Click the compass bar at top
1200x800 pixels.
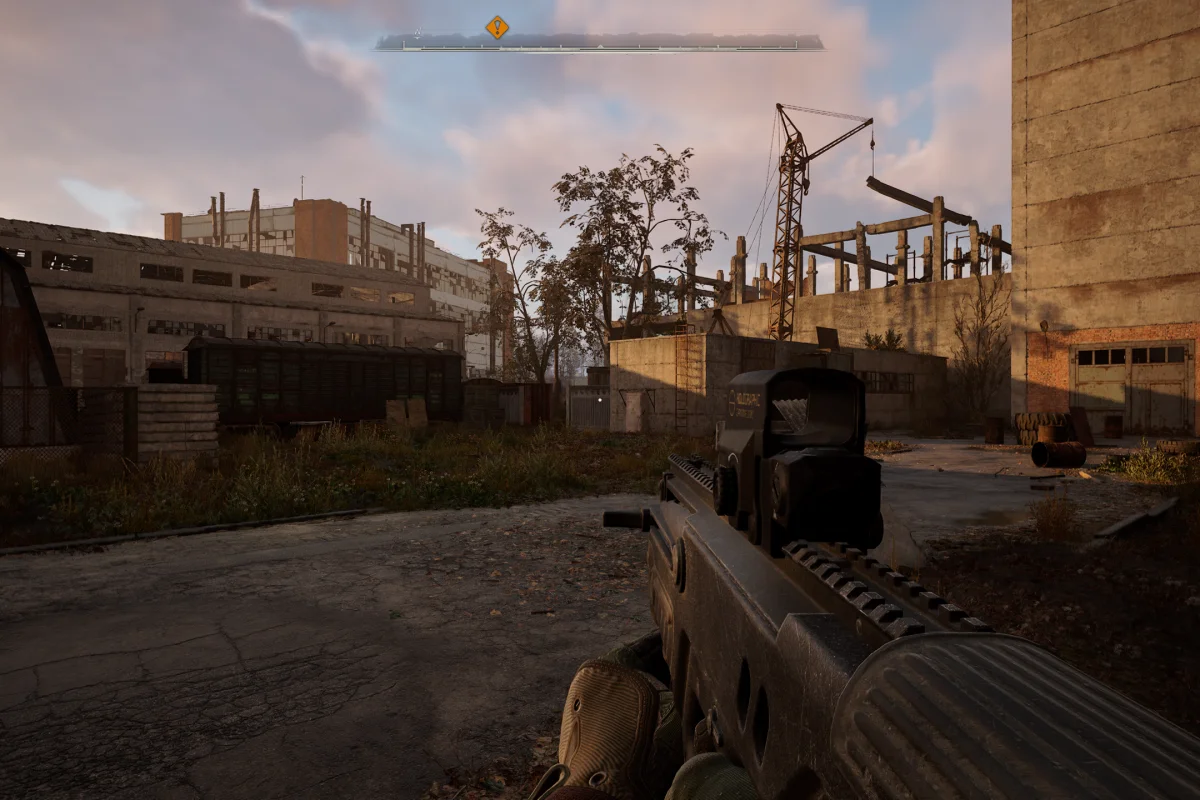600,43
